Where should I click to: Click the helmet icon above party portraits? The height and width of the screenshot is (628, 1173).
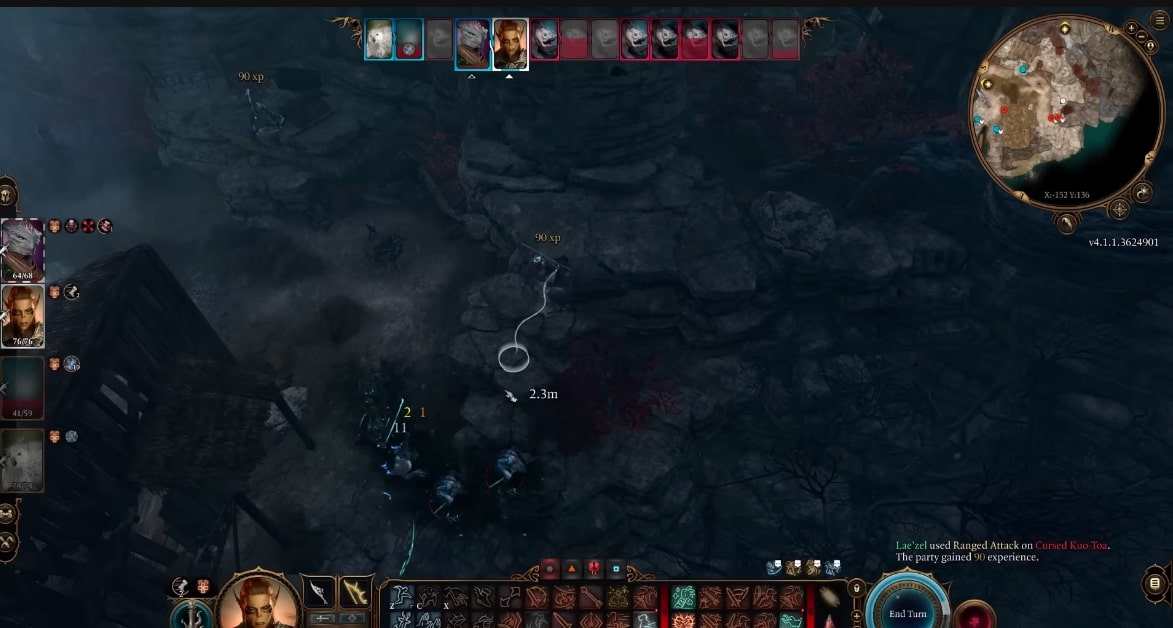pyautogui.click(x=8, y=194)
